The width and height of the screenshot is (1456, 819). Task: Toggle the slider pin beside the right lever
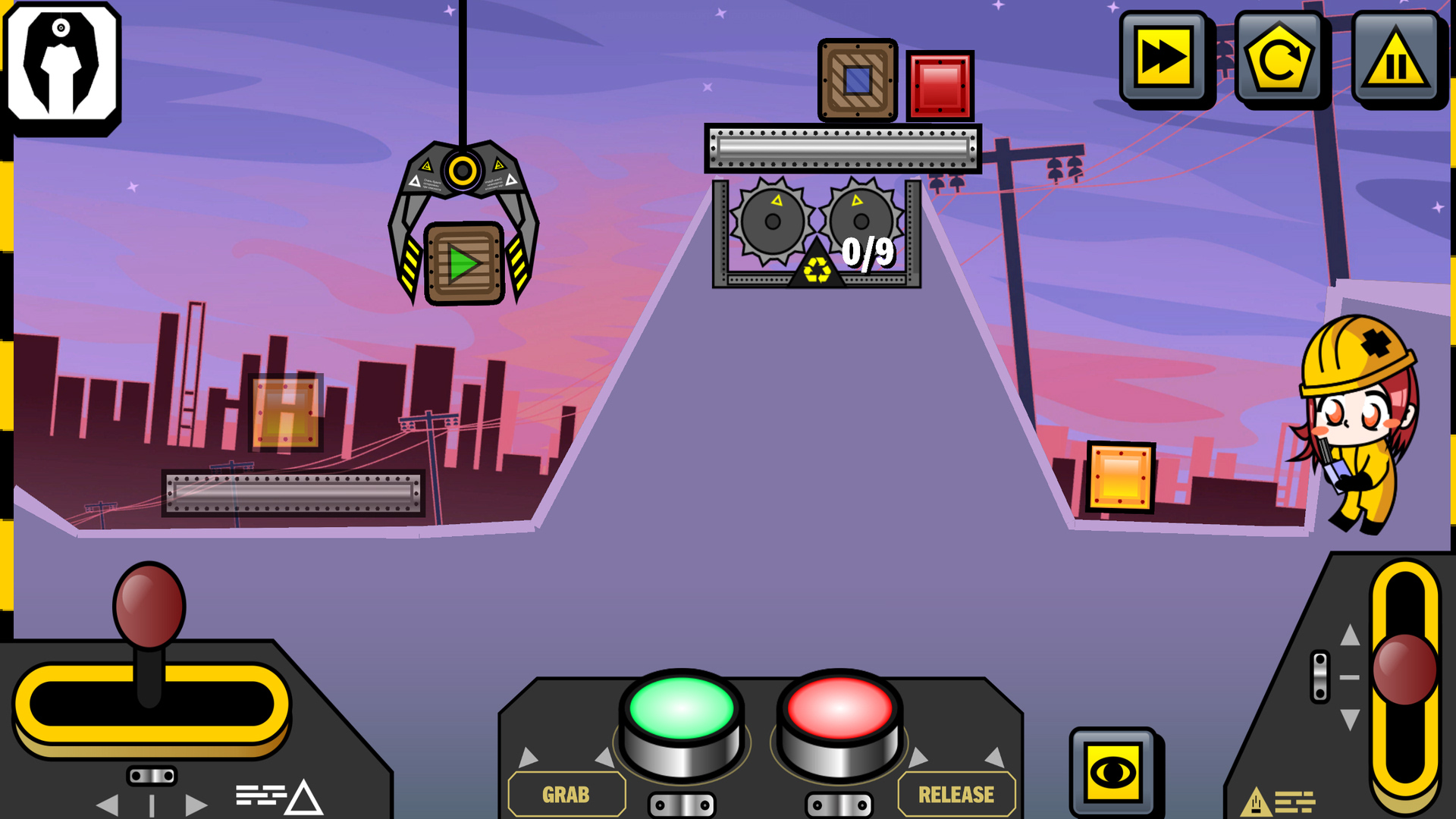click(x=1320, y=676)
